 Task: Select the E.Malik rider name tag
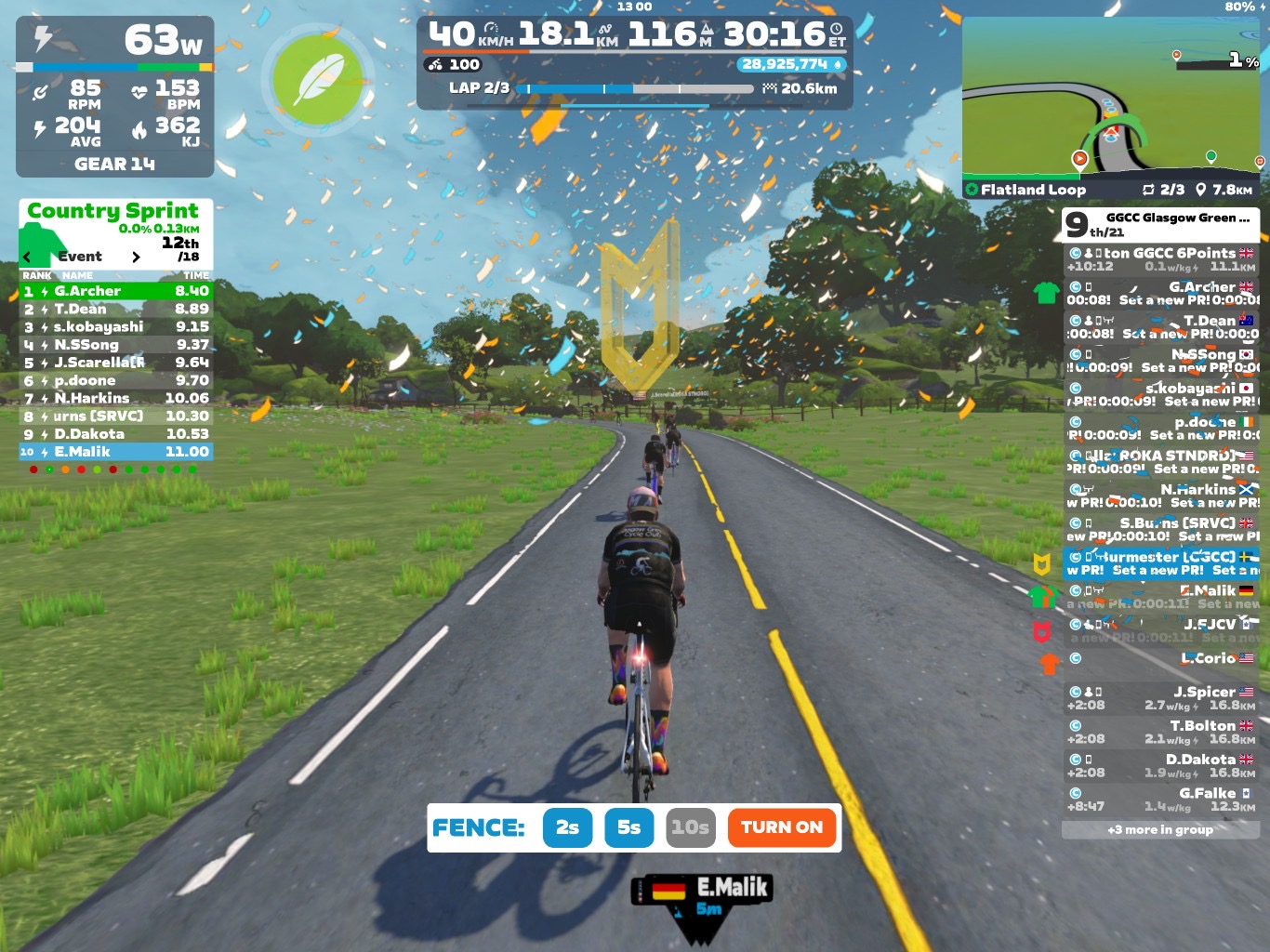tap(702, 894)
